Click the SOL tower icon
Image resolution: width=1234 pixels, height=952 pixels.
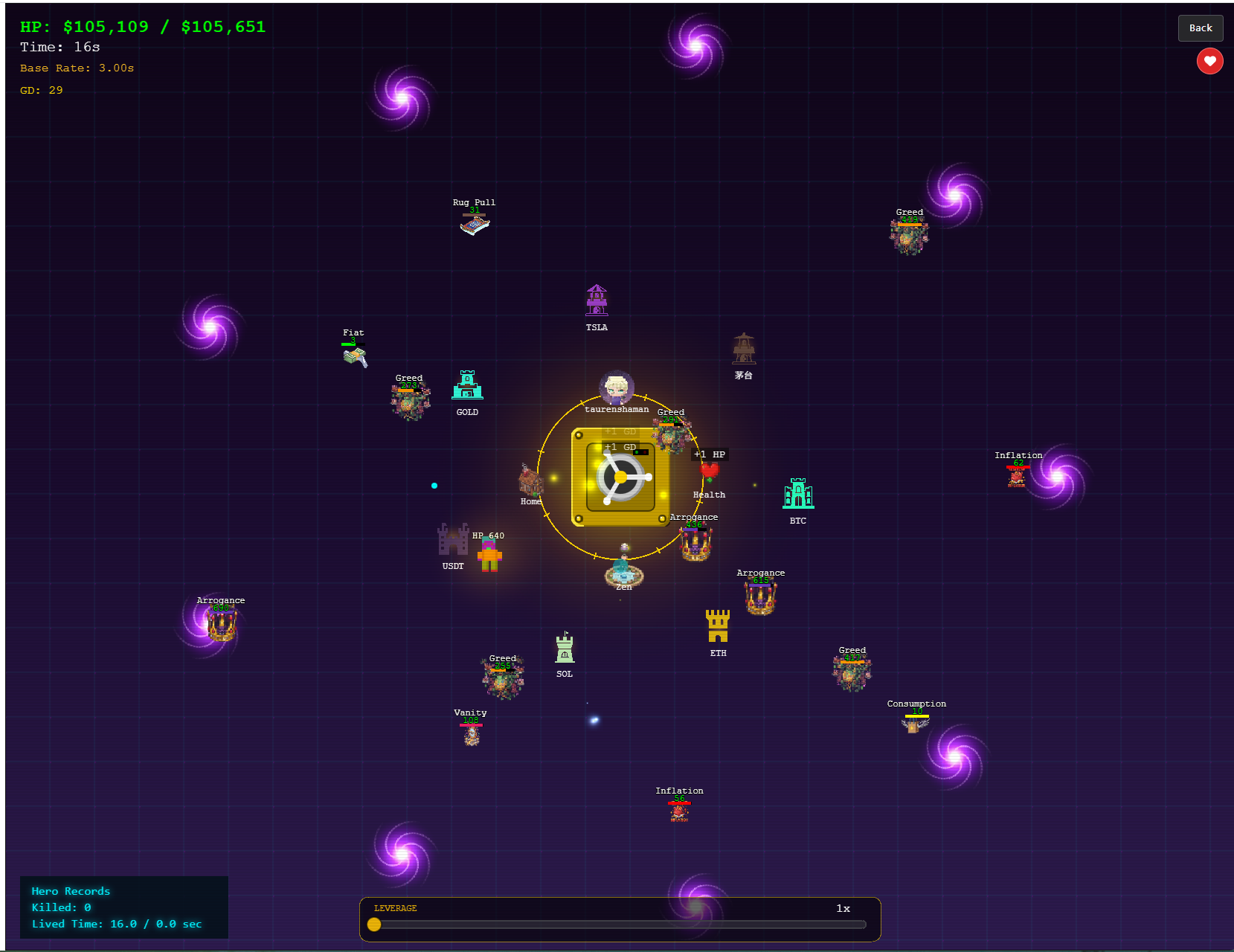point(565,650)
